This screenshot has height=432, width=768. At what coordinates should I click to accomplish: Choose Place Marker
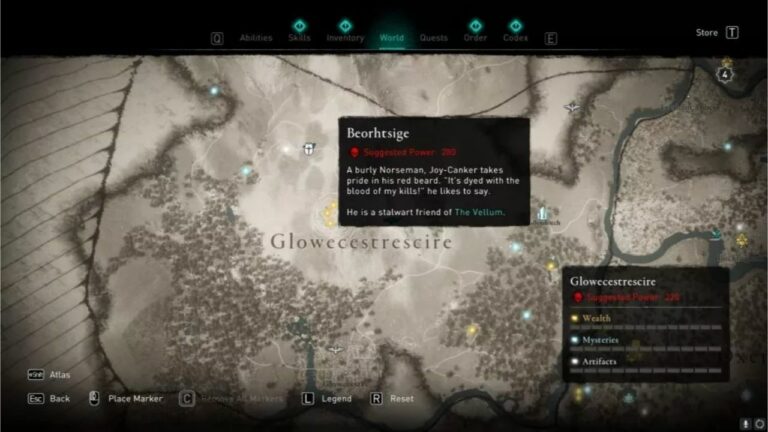(x=135, y=398)
